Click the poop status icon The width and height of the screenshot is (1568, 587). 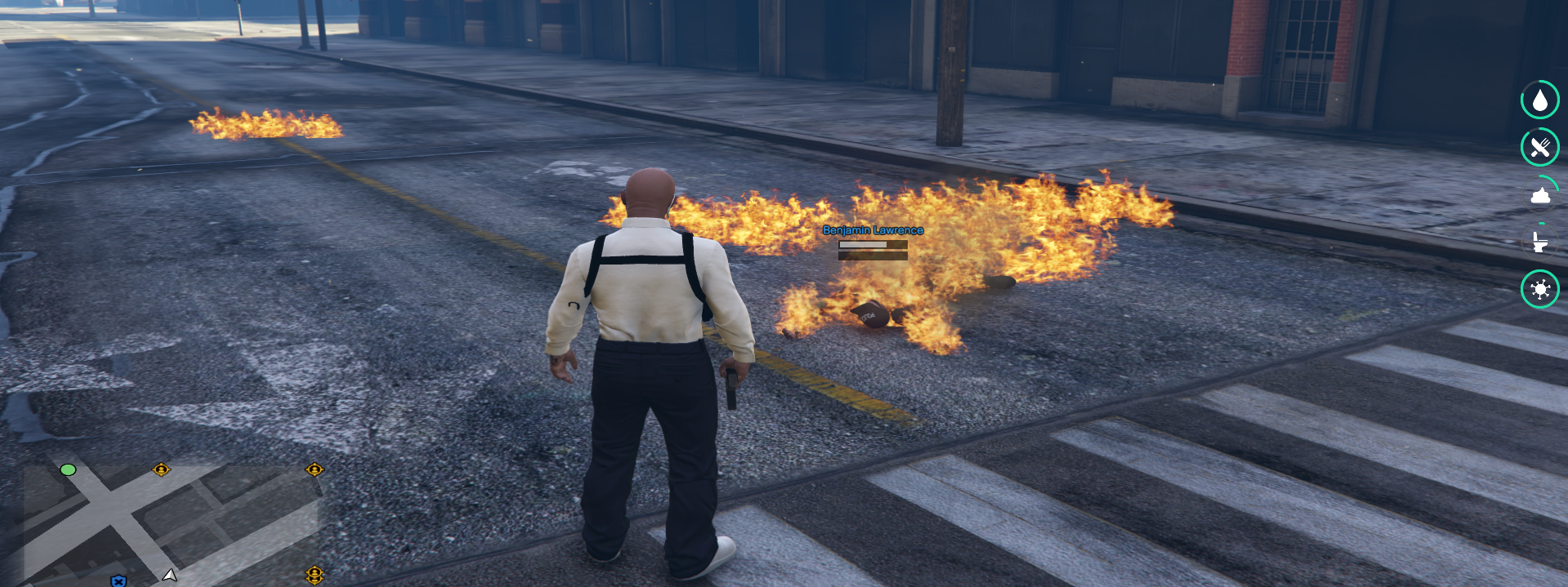tap(1539, 195)
